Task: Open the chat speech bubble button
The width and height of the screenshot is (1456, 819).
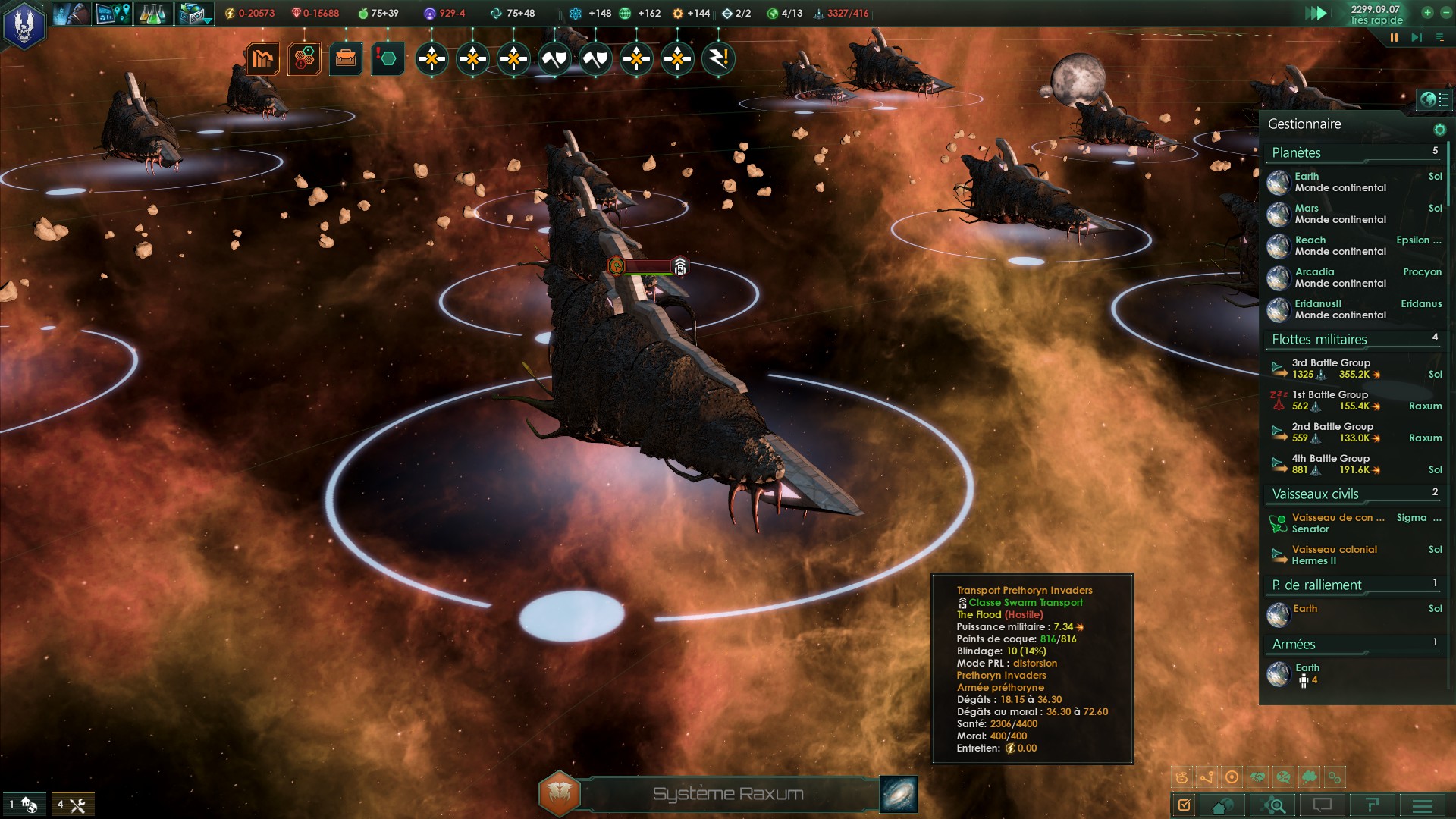Action: click(1323, 805)
